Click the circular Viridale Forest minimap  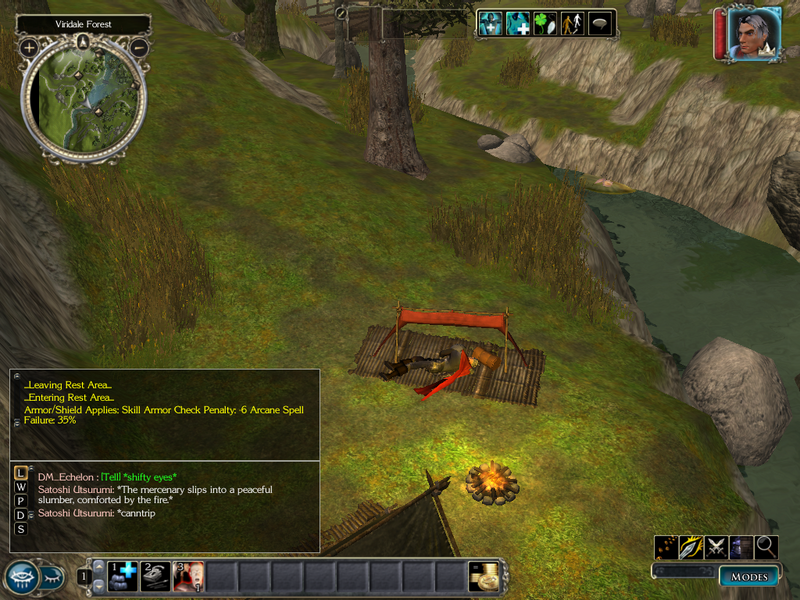pyautogui.click(x=84, y=100)
